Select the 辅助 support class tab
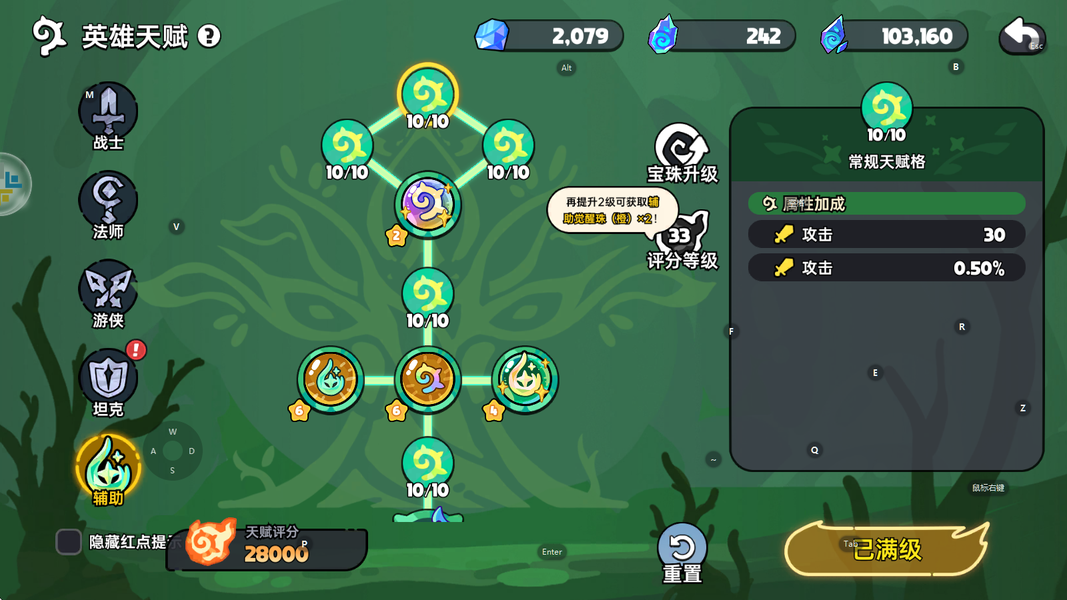 tap(108, 466)
